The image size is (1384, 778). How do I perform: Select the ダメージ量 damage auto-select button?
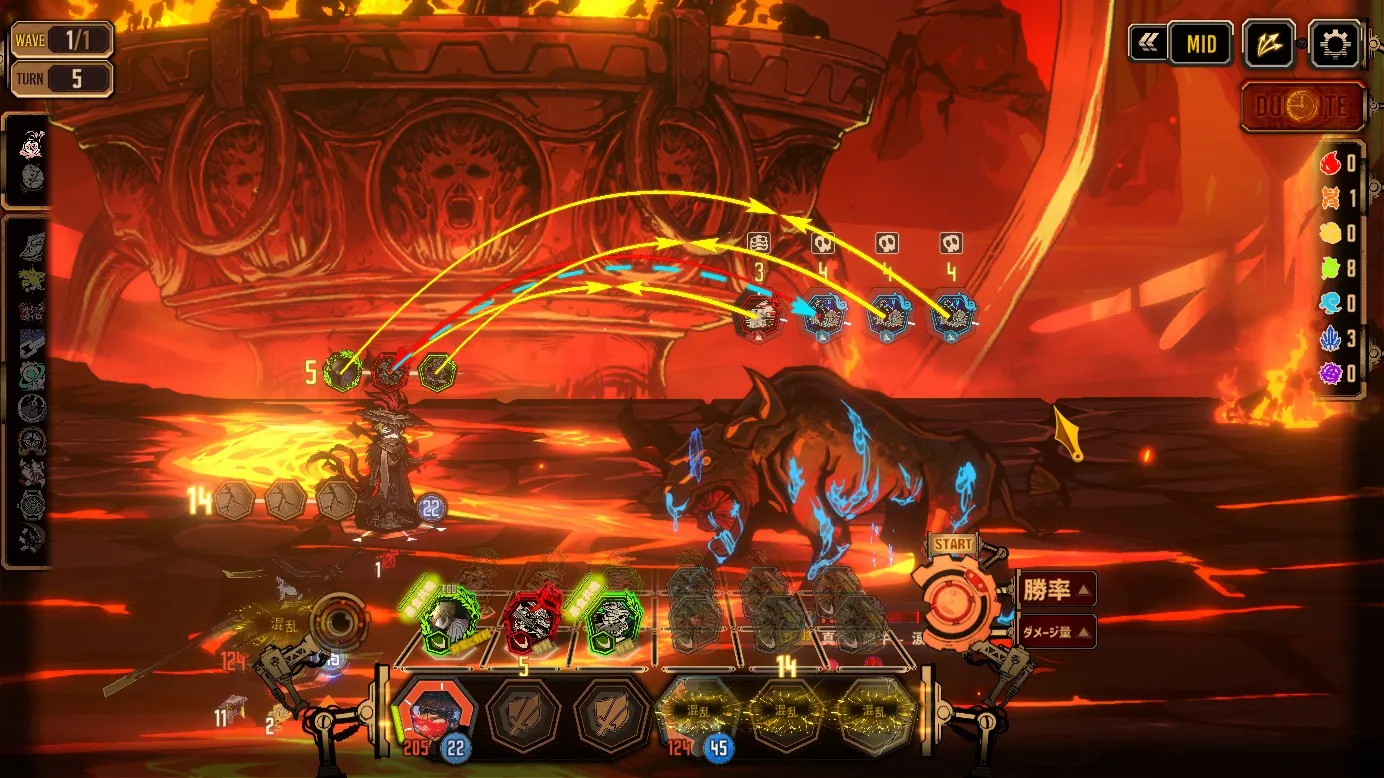1057,631
